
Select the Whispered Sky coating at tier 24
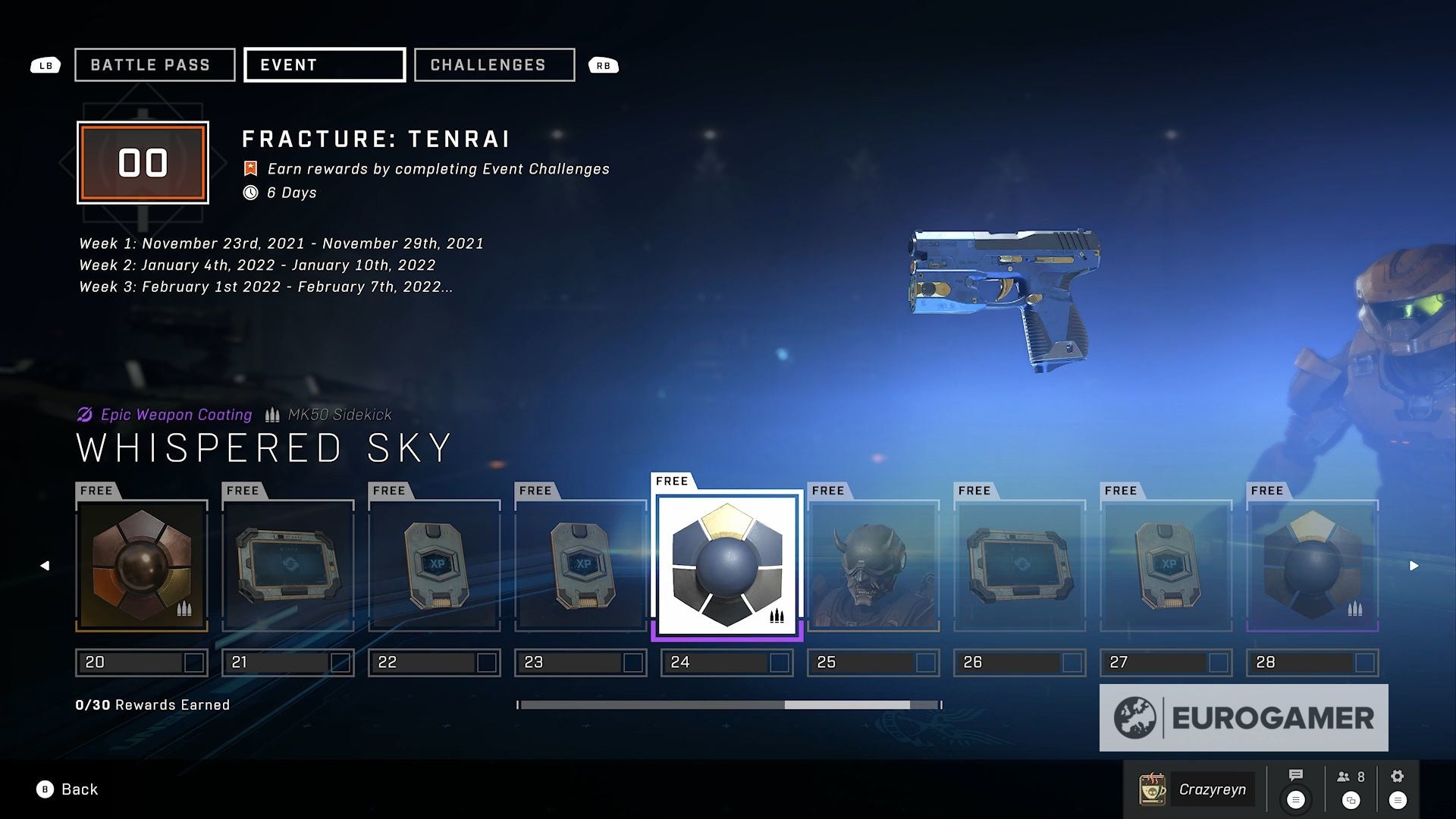tap(727, 565)
